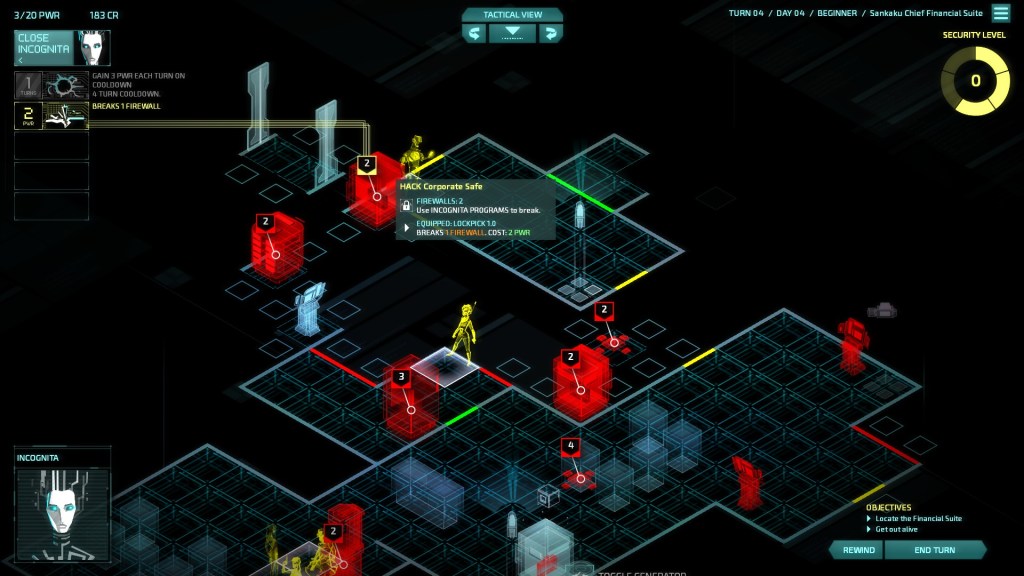Screen dimensions: 1024x576
Task: Rotate the camera right with the arrow button
Action: [550, 34]
